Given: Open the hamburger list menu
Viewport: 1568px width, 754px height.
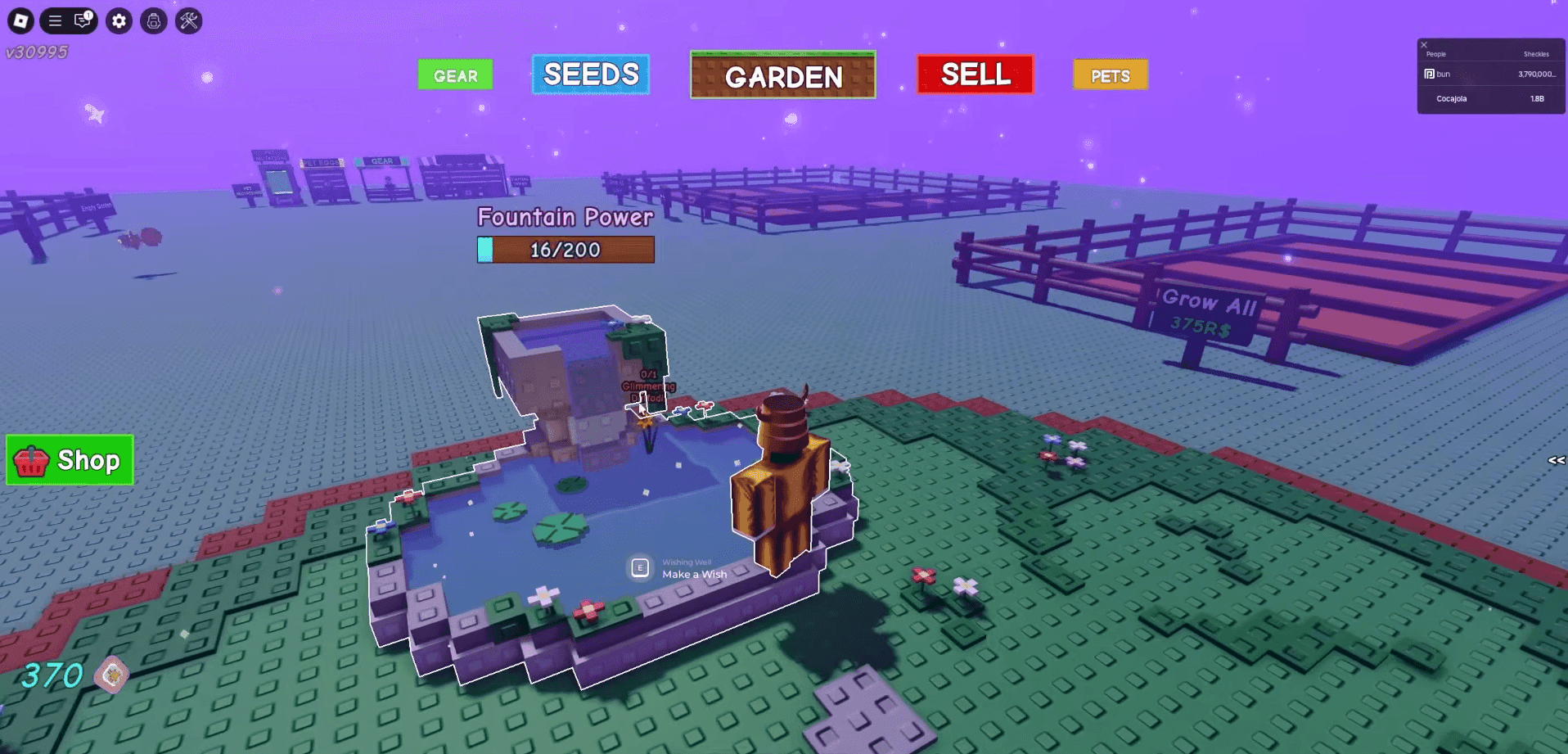Looking at the screenshot, I should 55,20.
